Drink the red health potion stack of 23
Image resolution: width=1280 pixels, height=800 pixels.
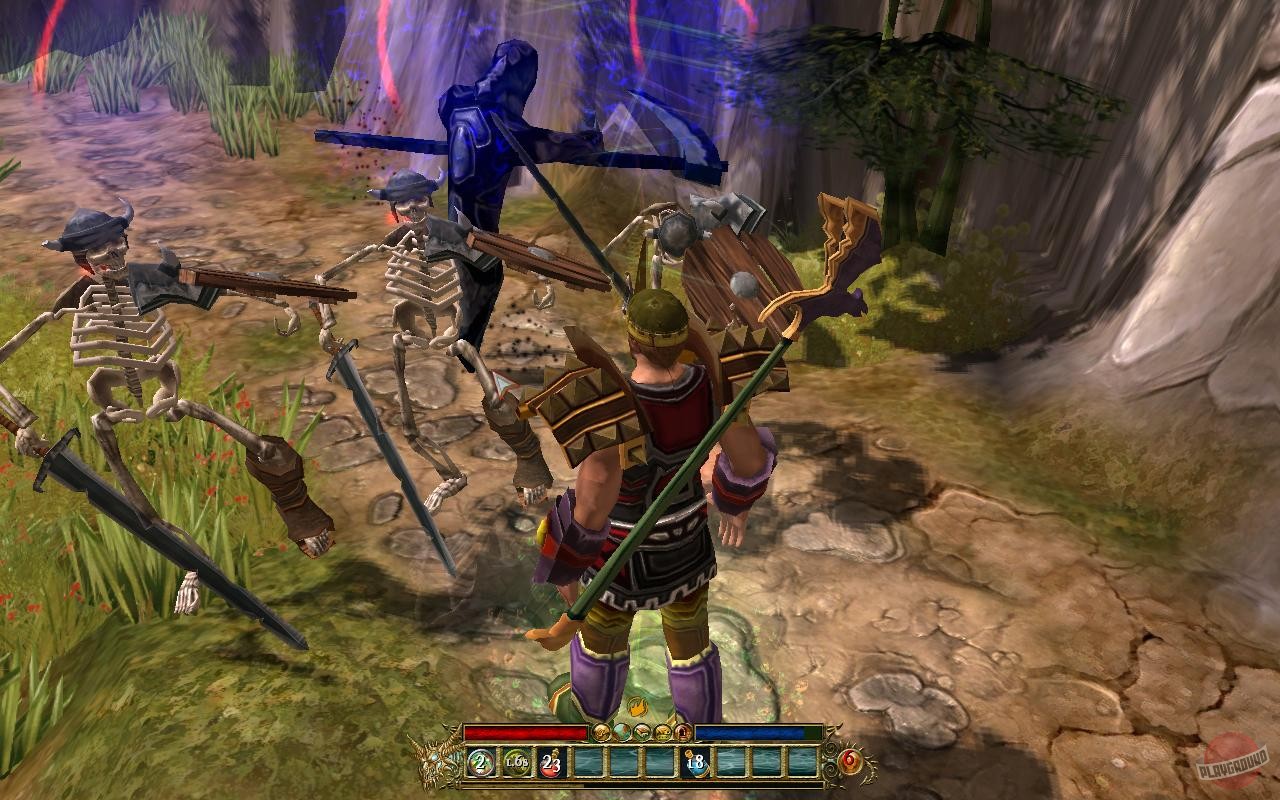[x=551, y=763]
